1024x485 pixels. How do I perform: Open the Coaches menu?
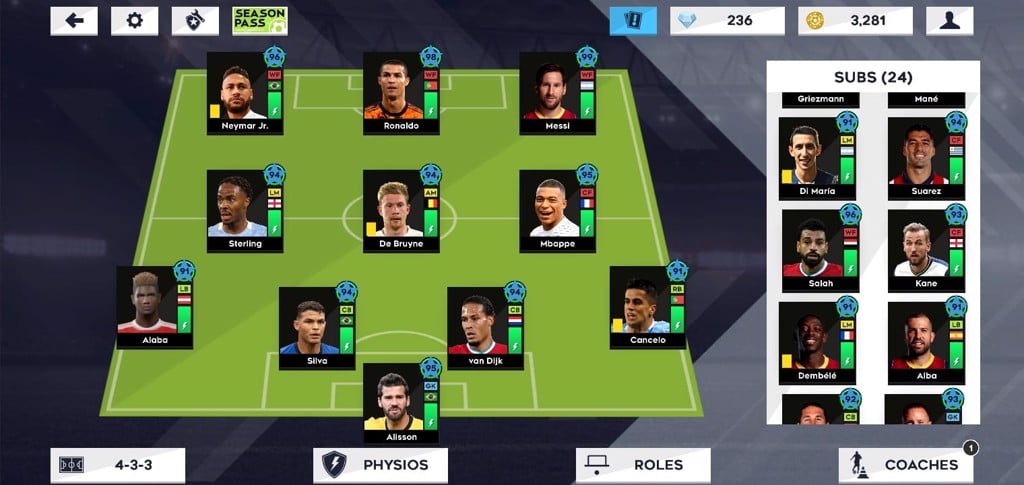tap(906, 465)
